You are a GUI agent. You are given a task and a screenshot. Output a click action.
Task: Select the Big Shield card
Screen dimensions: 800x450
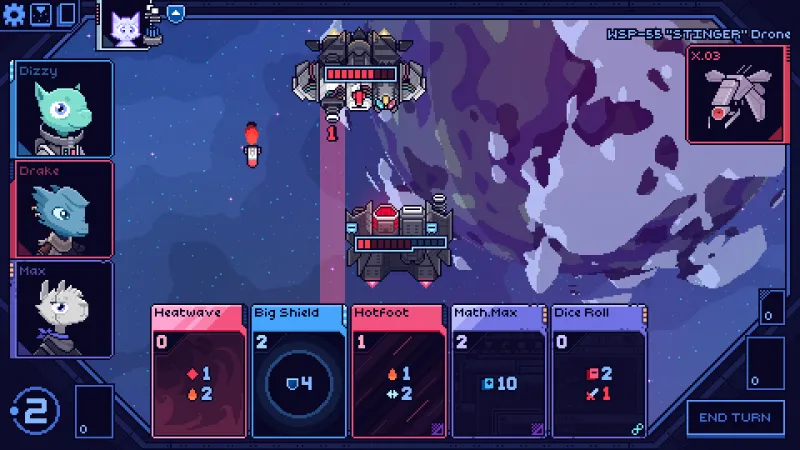[298, 371]
